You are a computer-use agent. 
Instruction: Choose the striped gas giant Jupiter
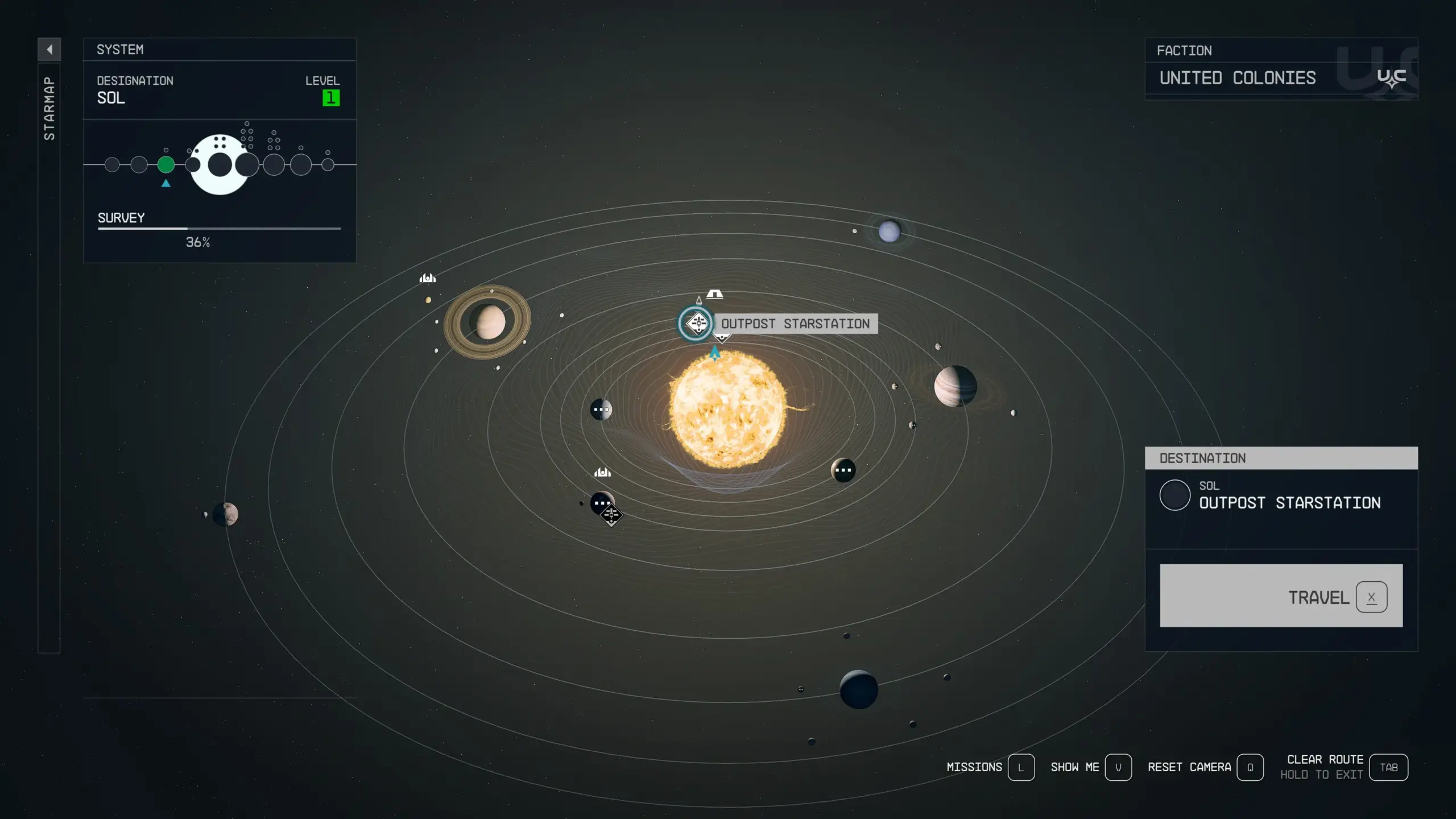point(955,386)
